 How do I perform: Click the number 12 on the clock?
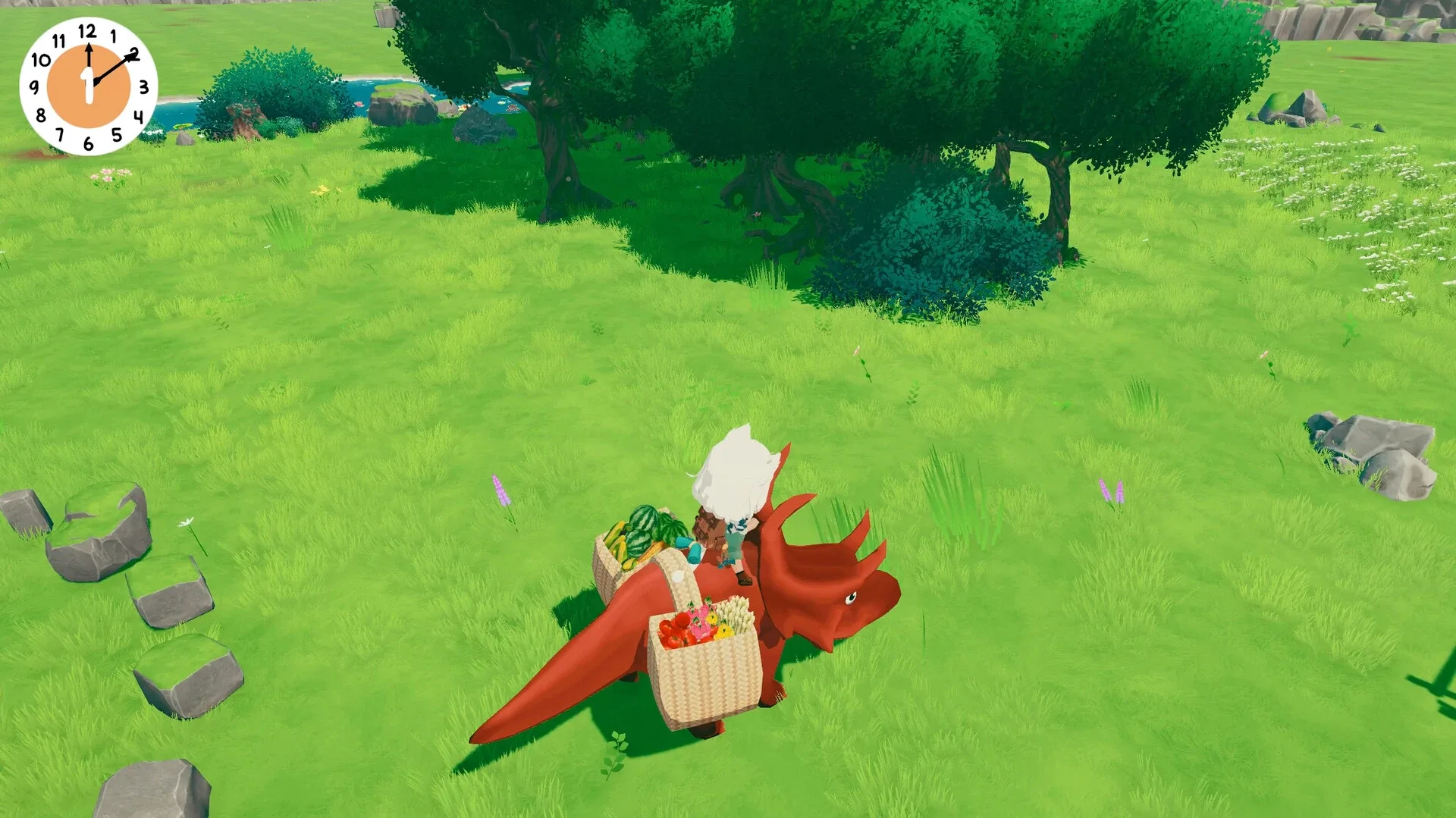point(86,30)
